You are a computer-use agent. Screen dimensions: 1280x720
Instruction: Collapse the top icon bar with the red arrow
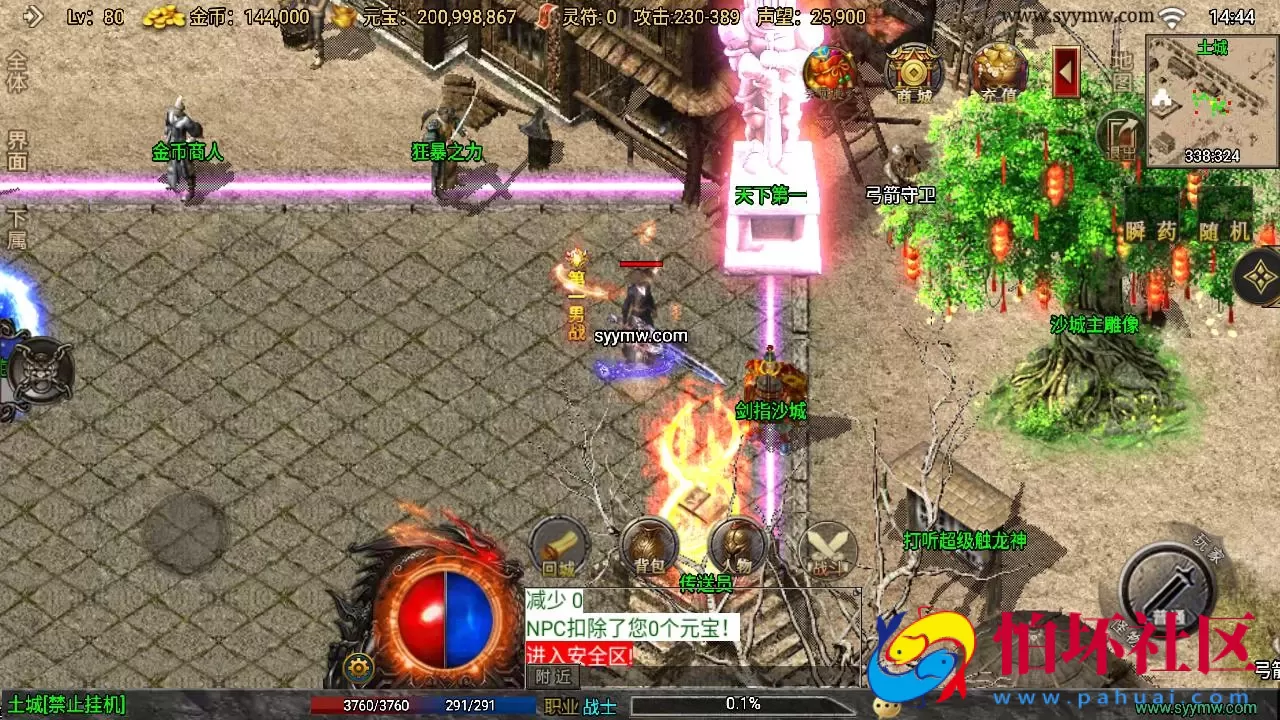(1062, 70)
